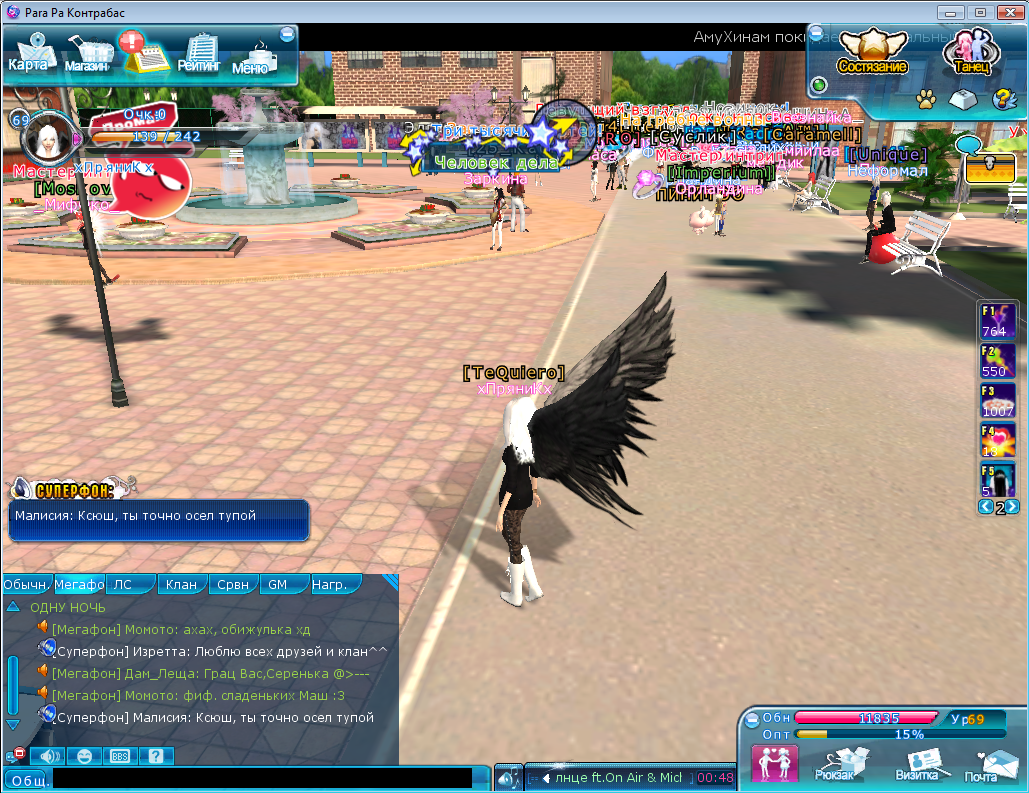Open the question mark help icon
Image resolution: width=1029 pixels, height=793 pixels.
[1003, 99]
